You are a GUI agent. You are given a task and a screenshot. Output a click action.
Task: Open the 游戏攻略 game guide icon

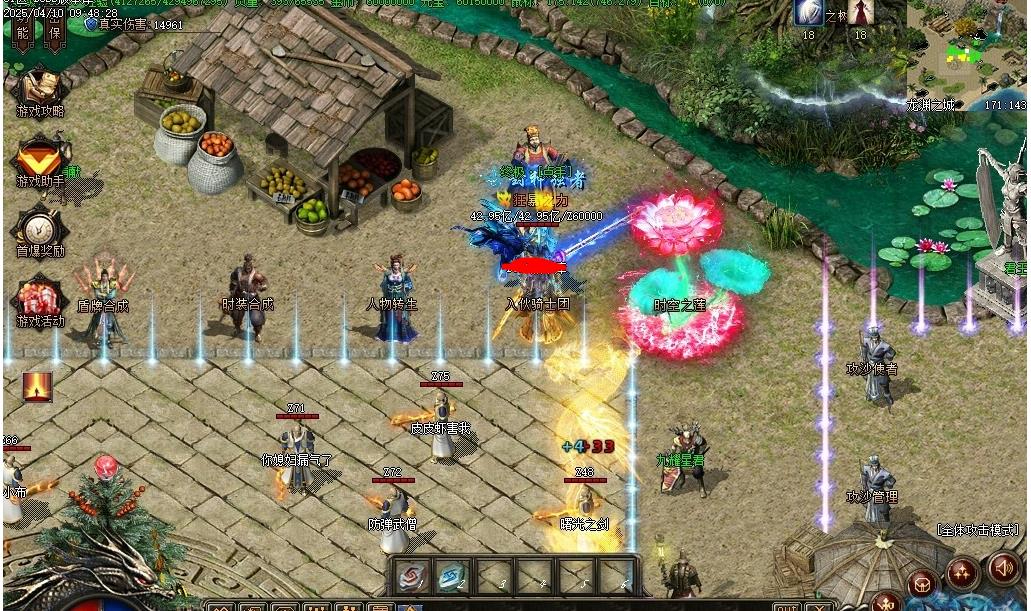(x=40, y=88)
